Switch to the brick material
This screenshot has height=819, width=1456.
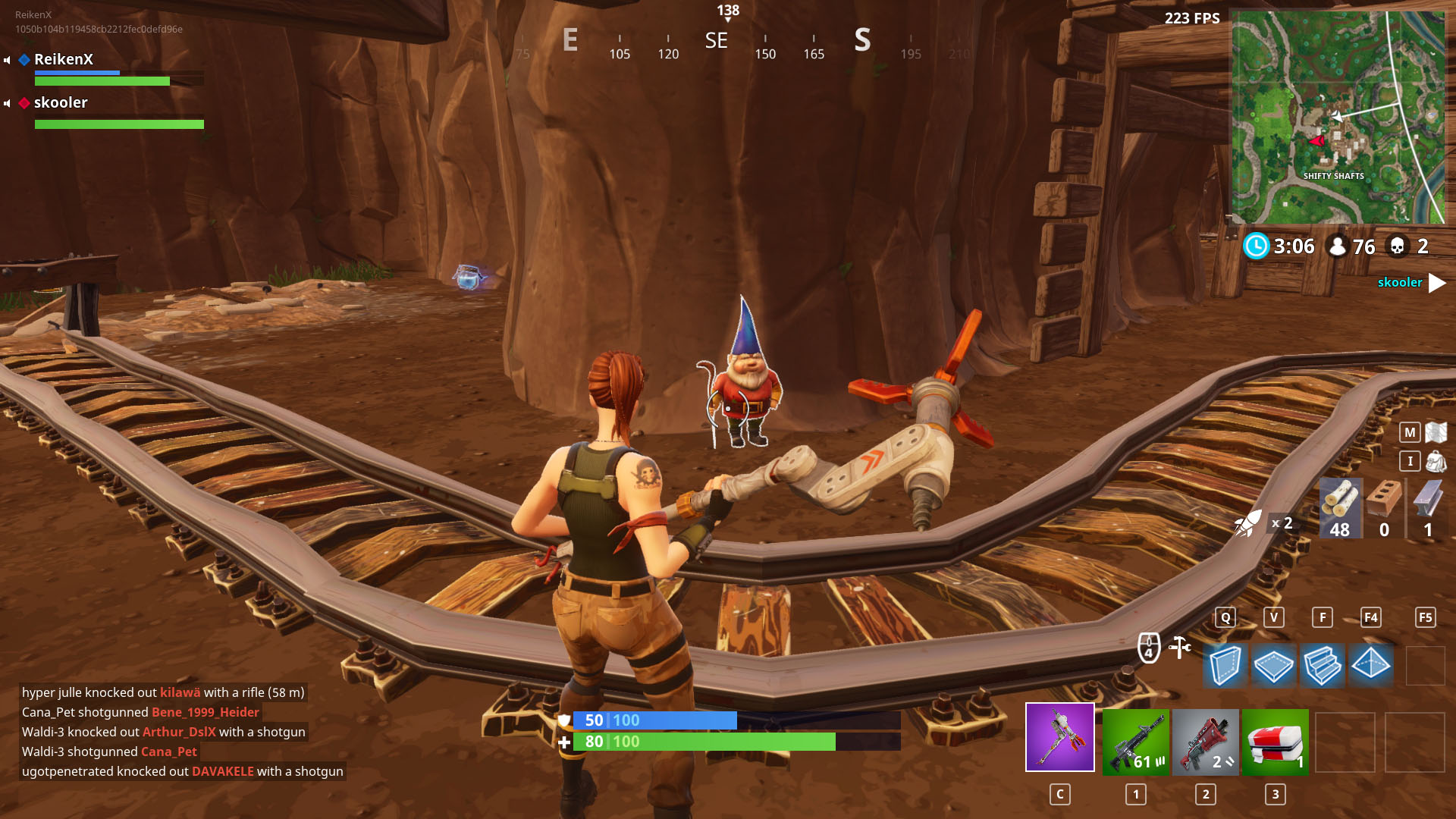pyautogui.click(x=1384, y=508)
